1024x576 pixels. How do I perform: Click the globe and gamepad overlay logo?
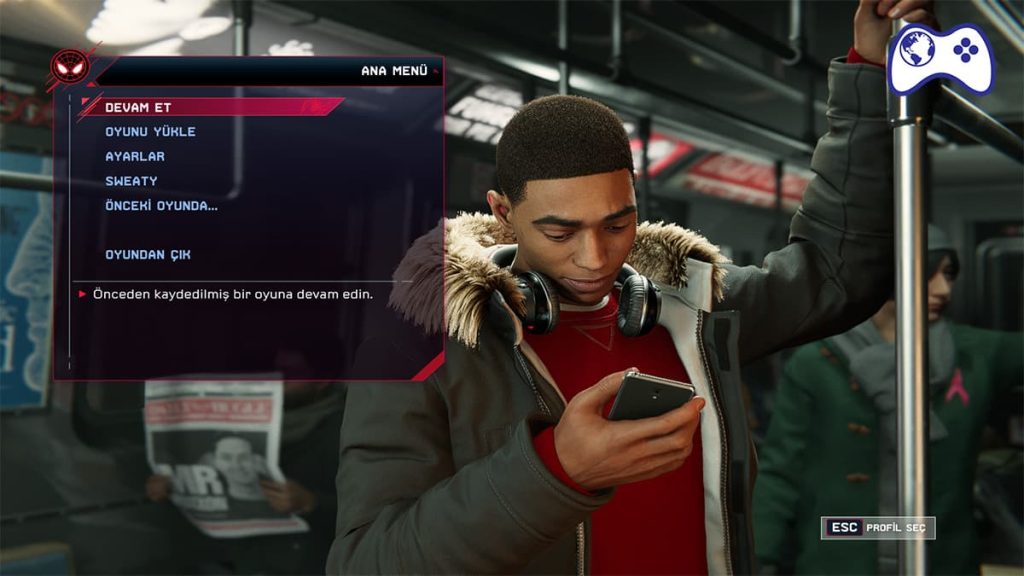pos(940,58)
